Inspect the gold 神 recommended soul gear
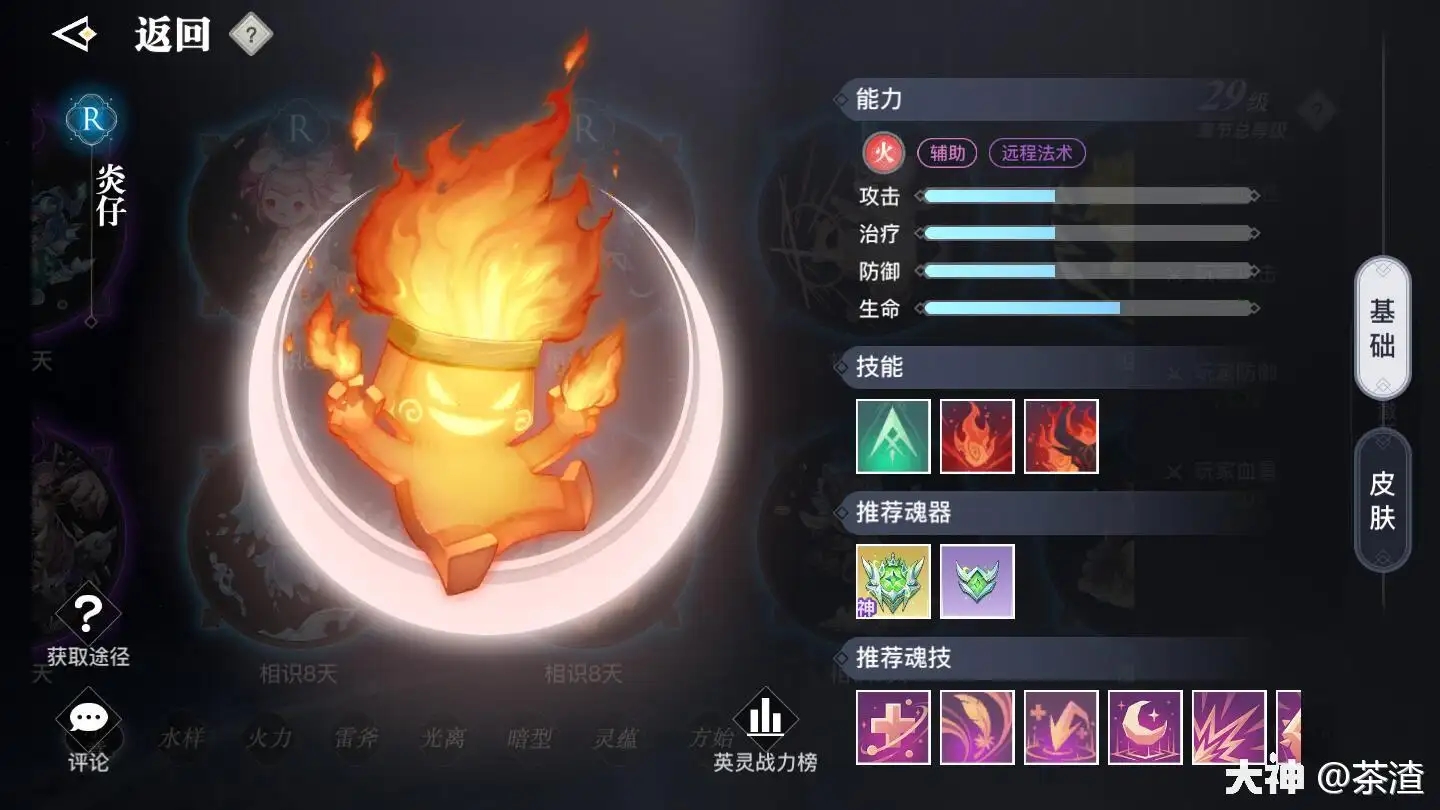Viewport: 1440px width, 810px height. [893, 581]
